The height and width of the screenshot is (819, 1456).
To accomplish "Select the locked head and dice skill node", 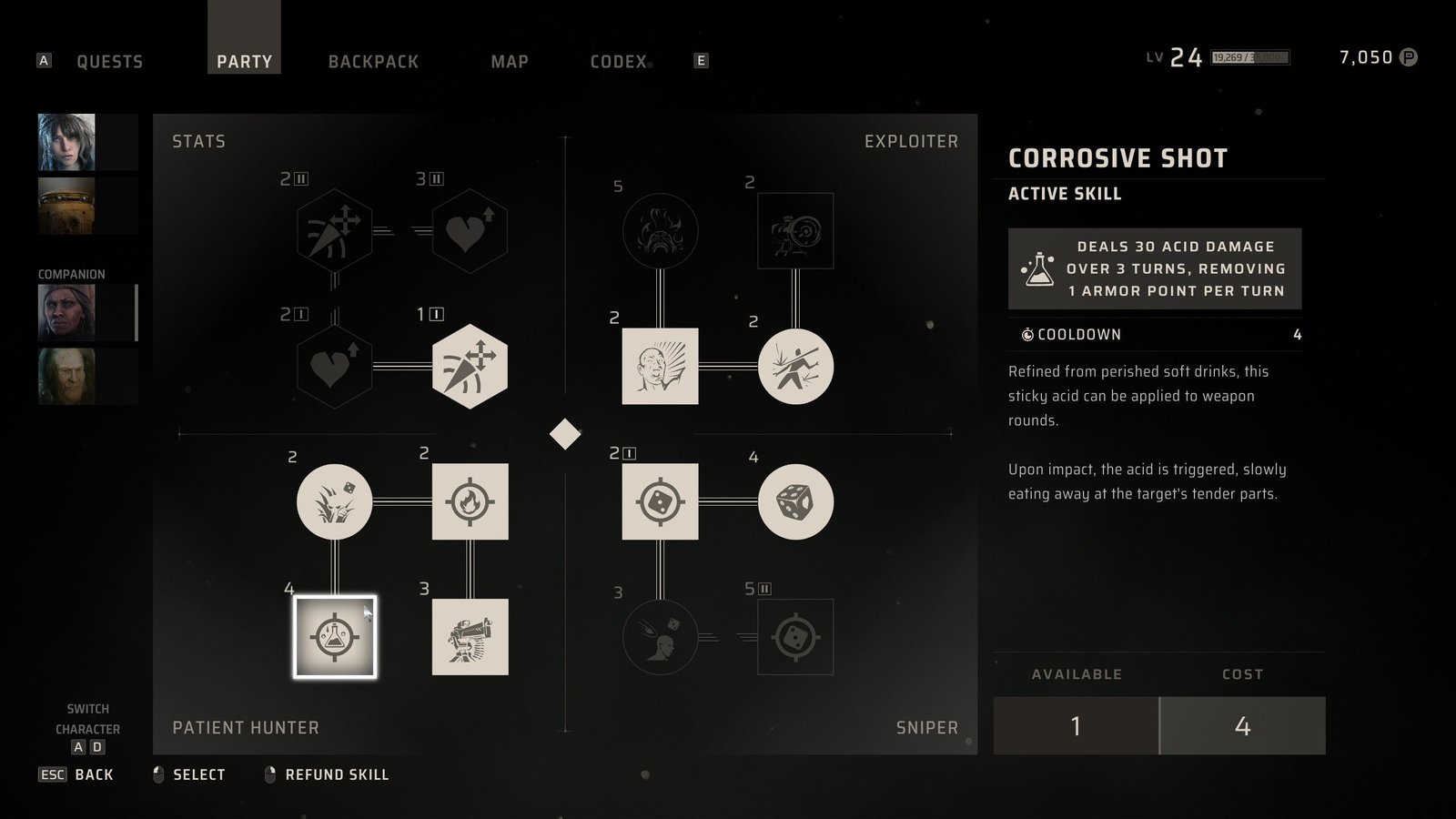I will [660, 637].
